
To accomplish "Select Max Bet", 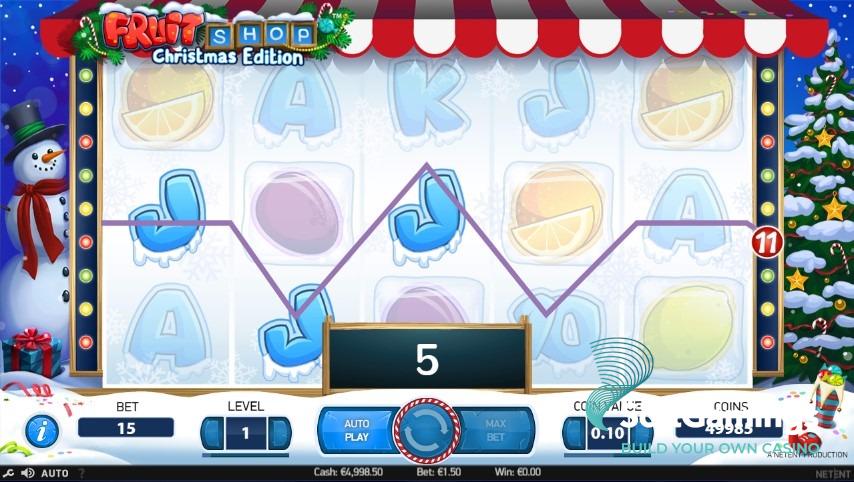I will [x=495, y=430].
